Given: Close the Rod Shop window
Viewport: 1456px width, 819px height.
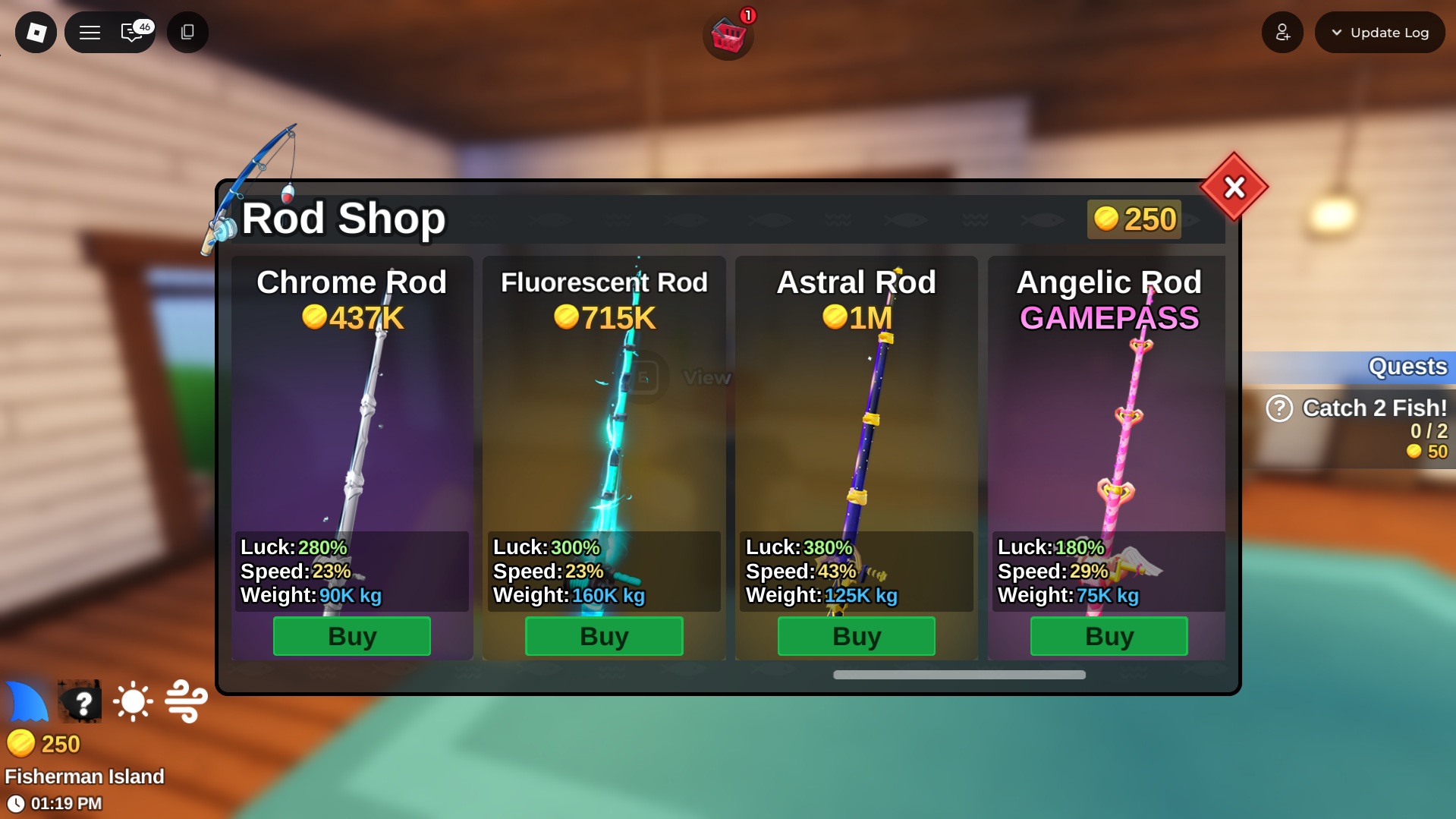Looking at the screenshot, I should click(1233, 188).
